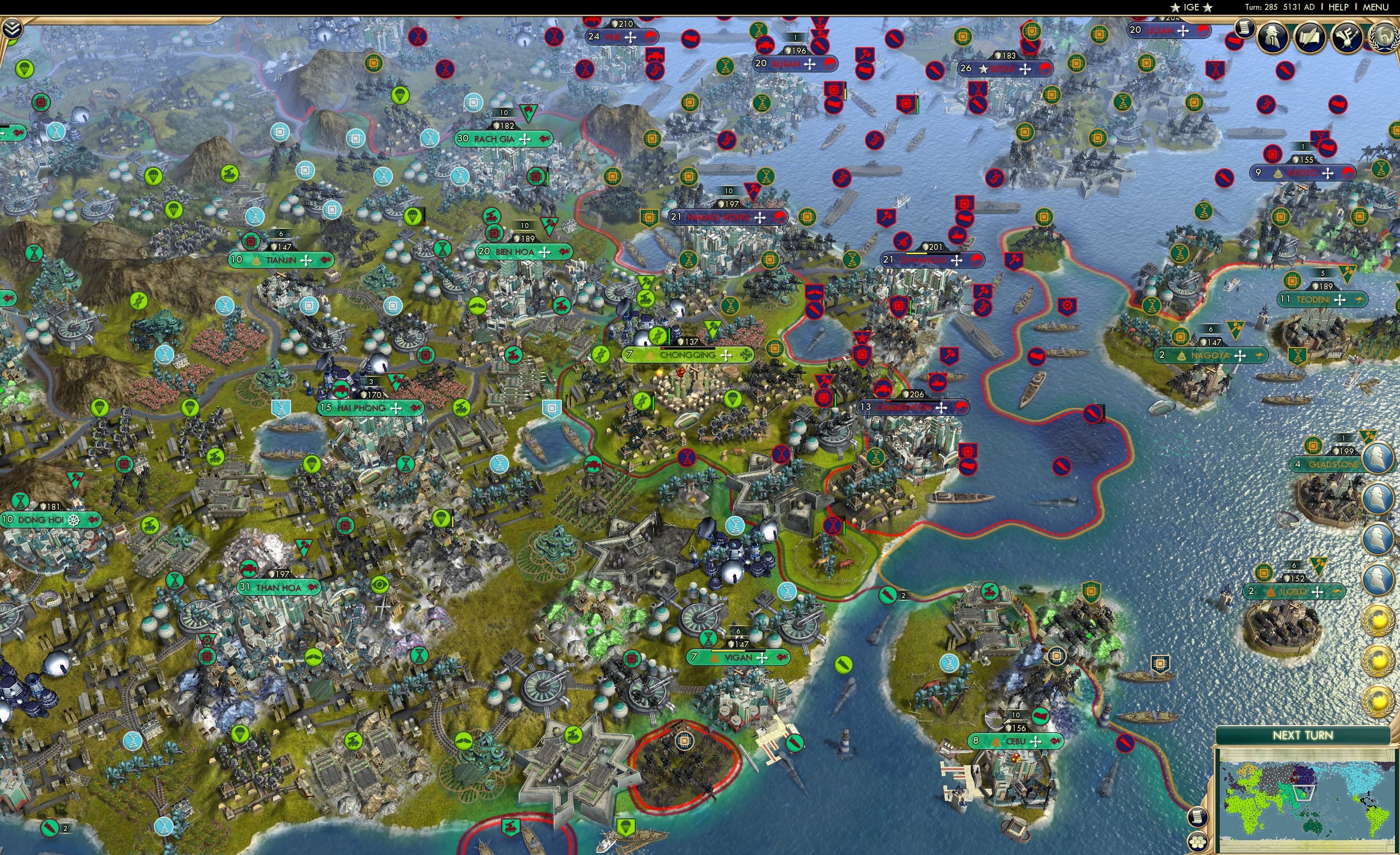Open Vigan's city screen via its banner

737,657
